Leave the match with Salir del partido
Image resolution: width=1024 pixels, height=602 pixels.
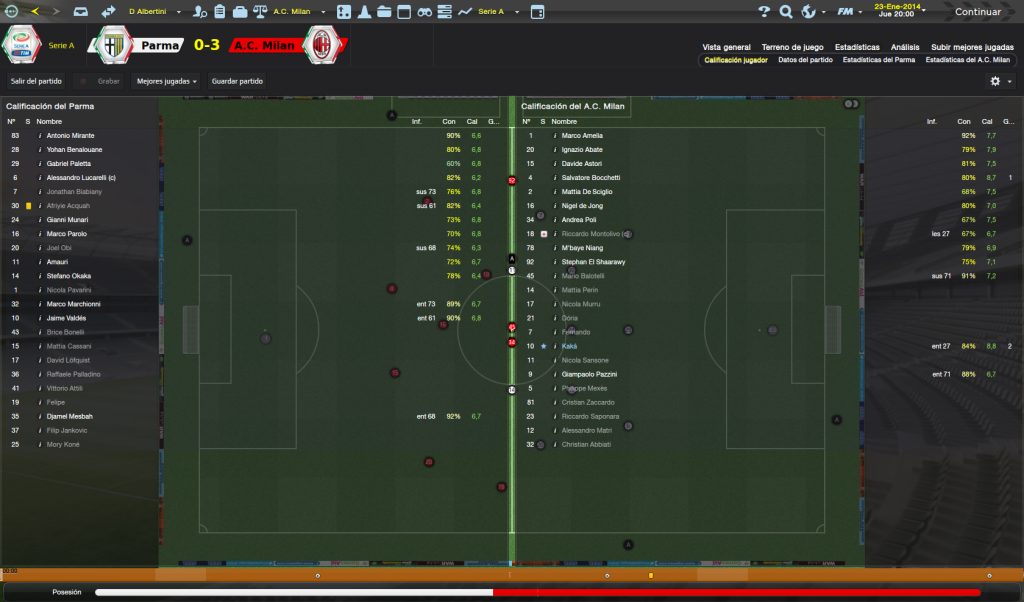(x=36, y=81)
